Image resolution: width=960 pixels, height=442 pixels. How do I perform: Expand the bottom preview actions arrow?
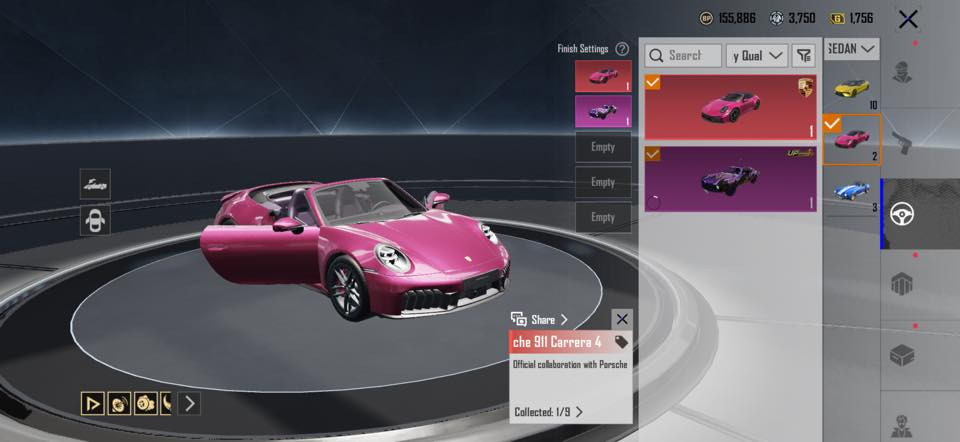click(x=189, y=403)
